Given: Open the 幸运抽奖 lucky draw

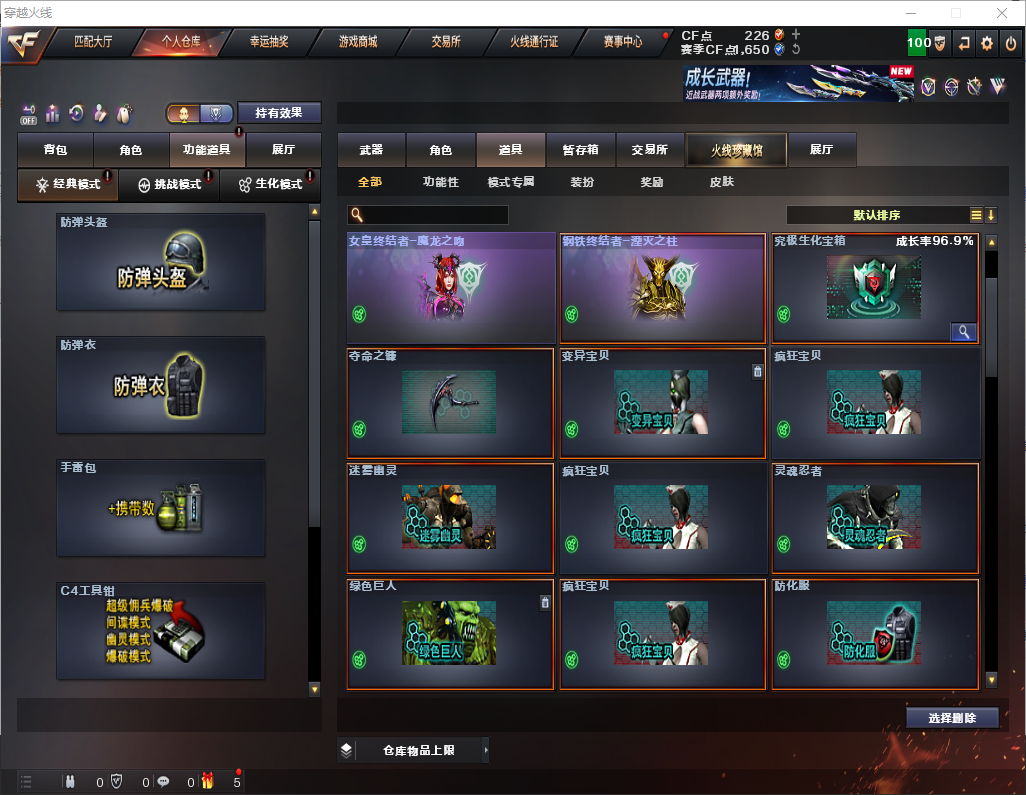Looking at the screenshot, I should pos(269,42).
